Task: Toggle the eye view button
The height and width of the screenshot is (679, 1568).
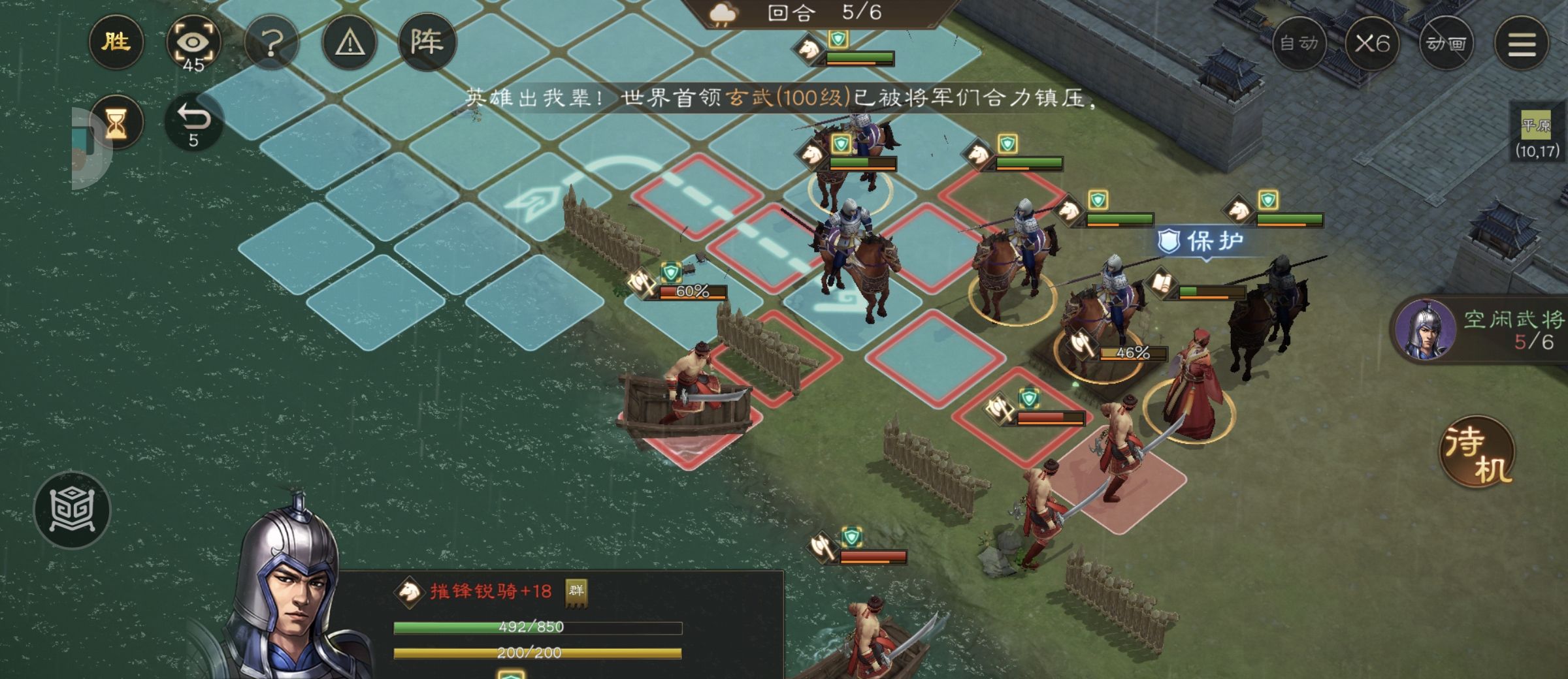Action: [x=193, y=44]
